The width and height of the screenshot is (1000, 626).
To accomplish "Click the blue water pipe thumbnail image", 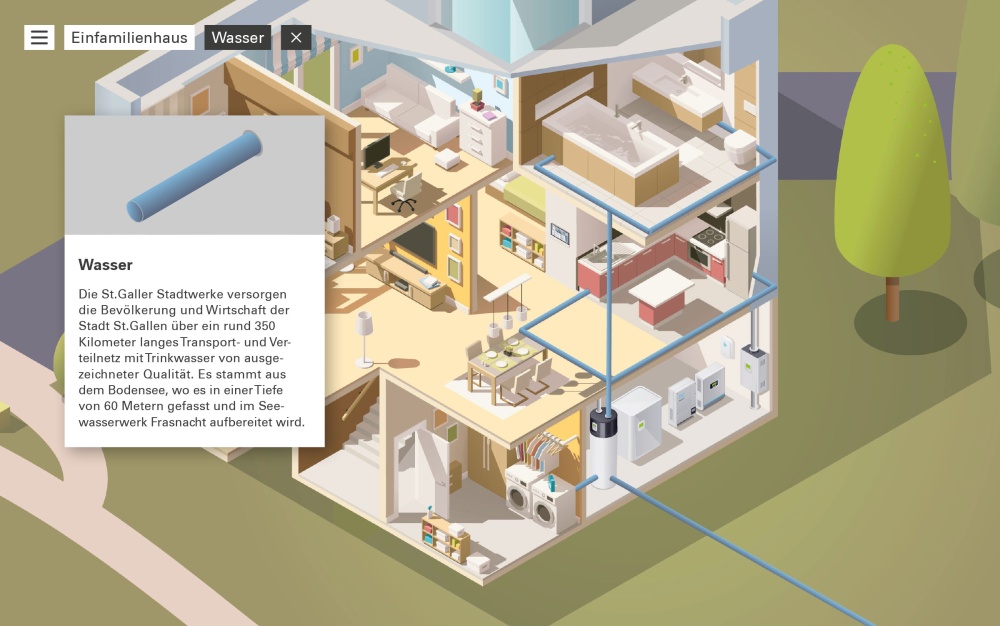I will 194,176.
